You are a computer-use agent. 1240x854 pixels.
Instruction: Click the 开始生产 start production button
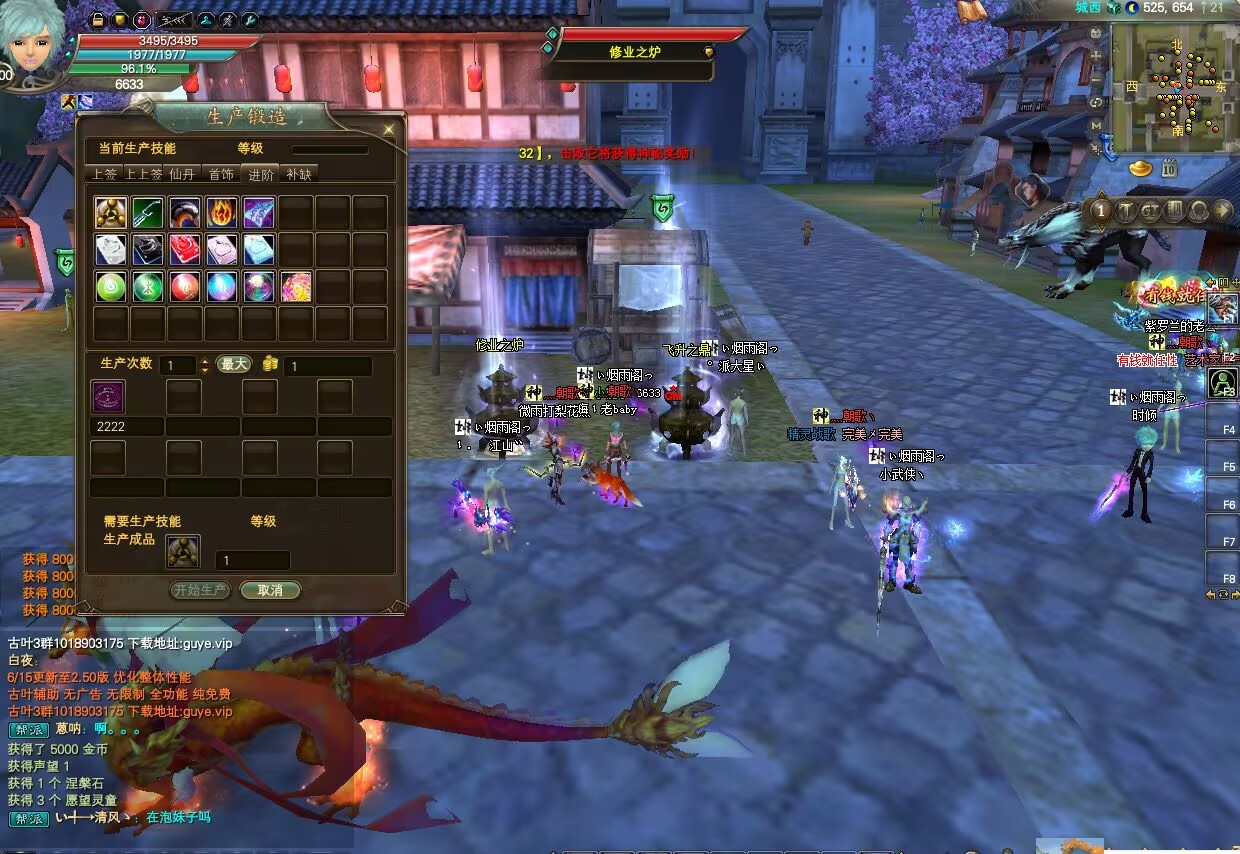[200, 590]
